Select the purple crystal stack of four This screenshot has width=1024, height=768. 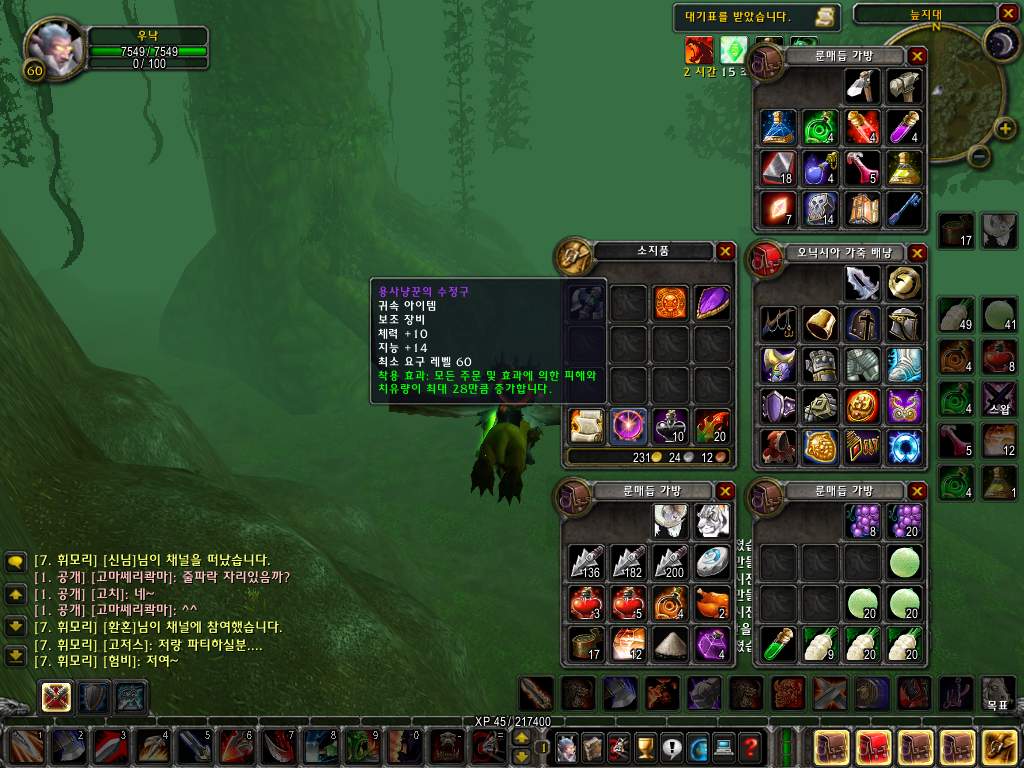point(712,644)
